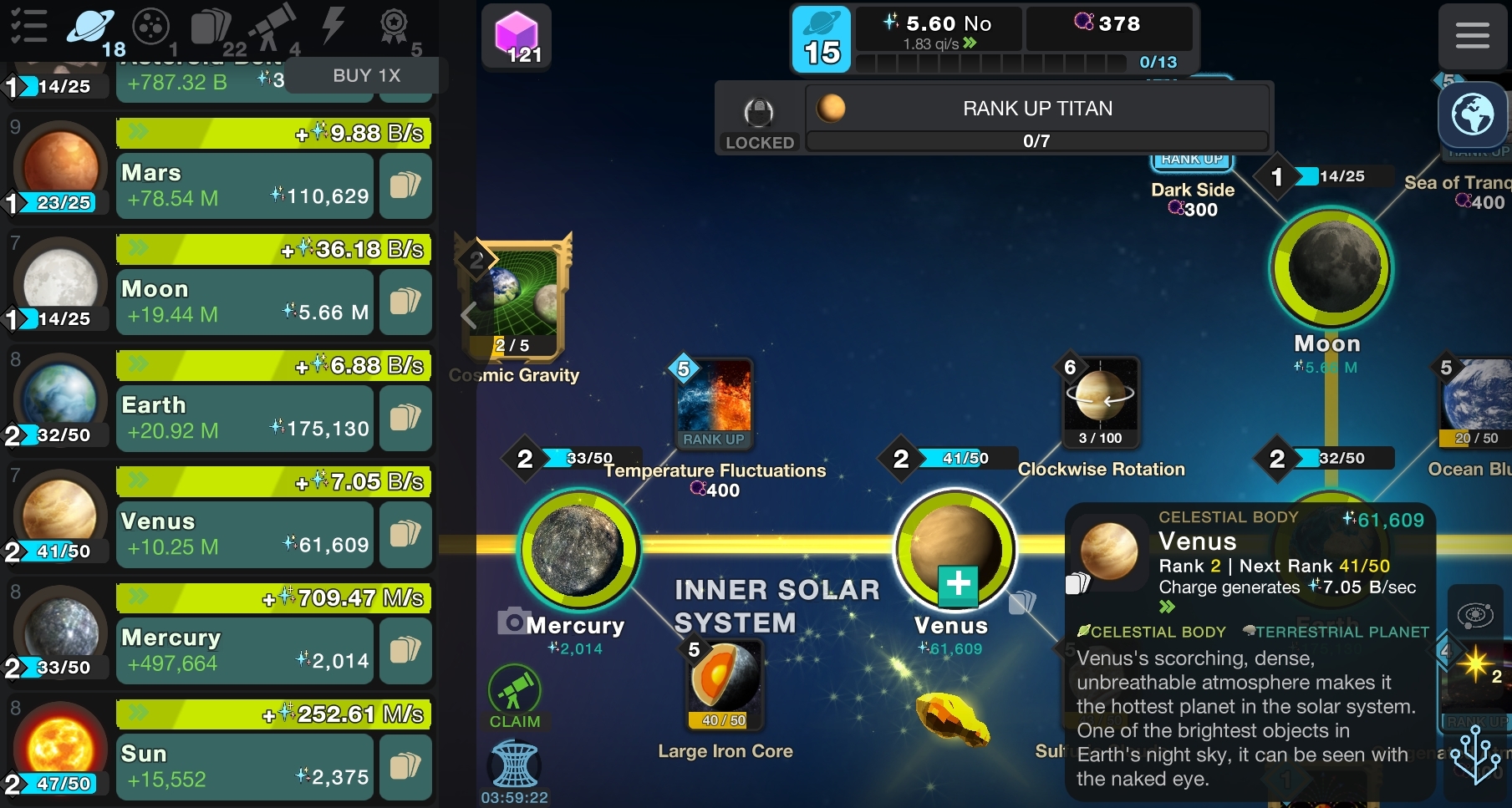Switch to the telescope tab
This screenshot has height=808, width=1512.
tap(272, 28)
